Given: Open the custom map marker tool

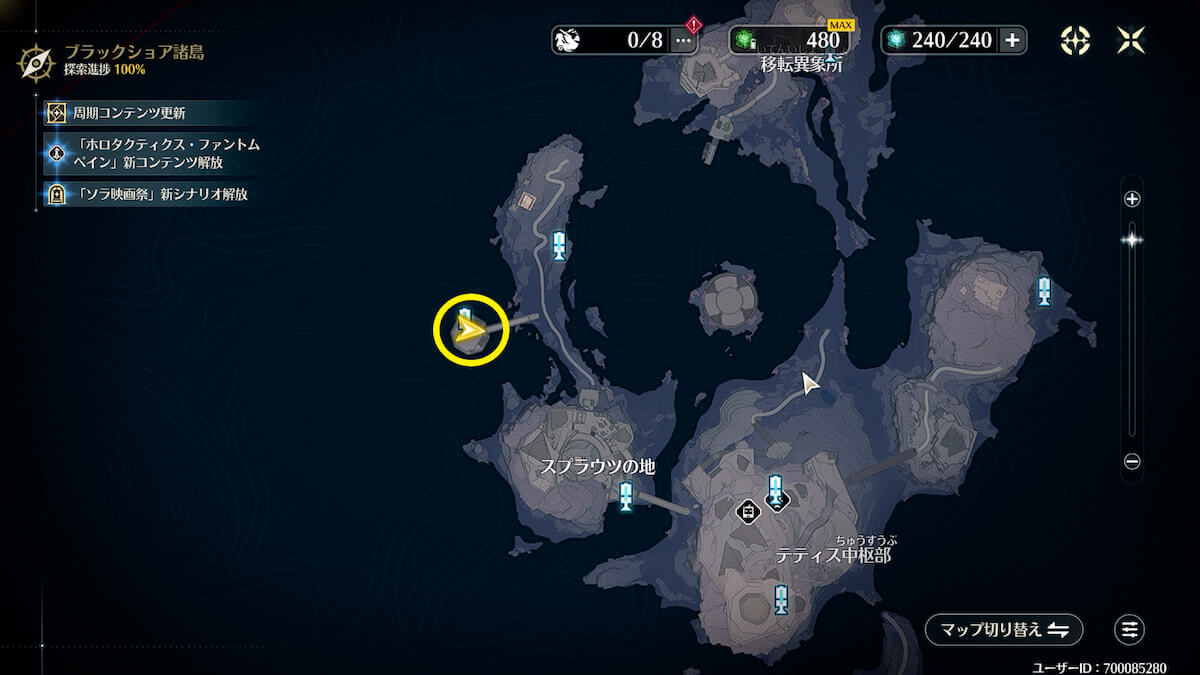Looking at the screenshot, I should click(x=1075, y=40).
